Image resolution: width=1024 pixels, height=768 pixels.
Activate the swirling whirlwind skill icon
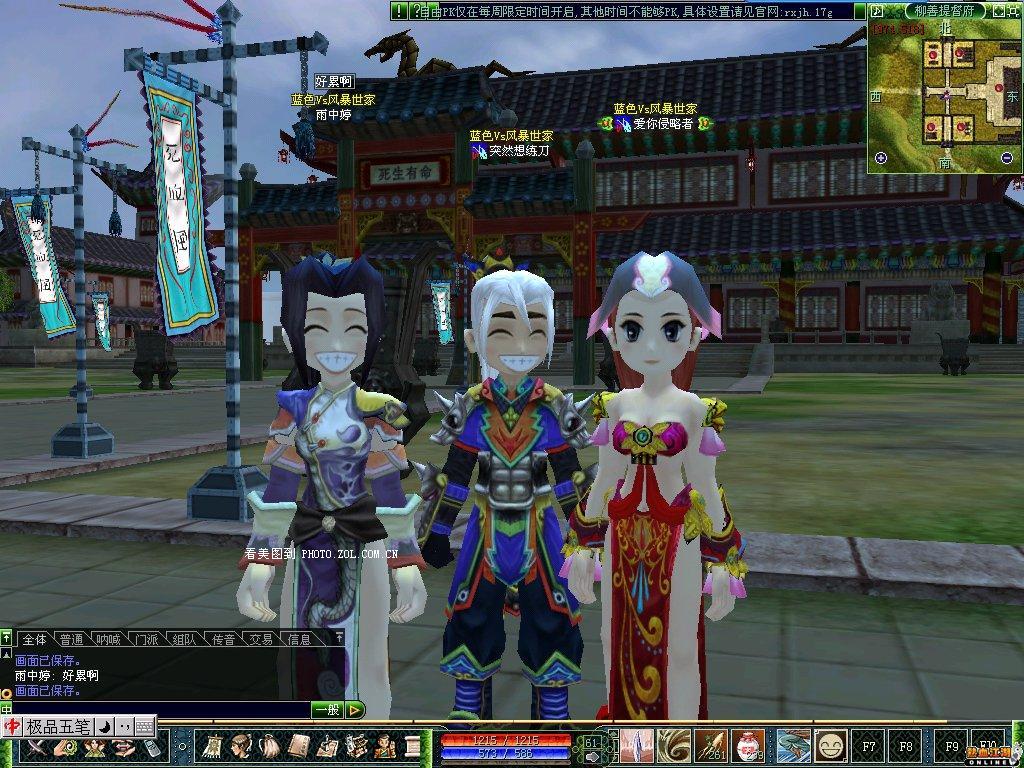(x=671, y=745)
